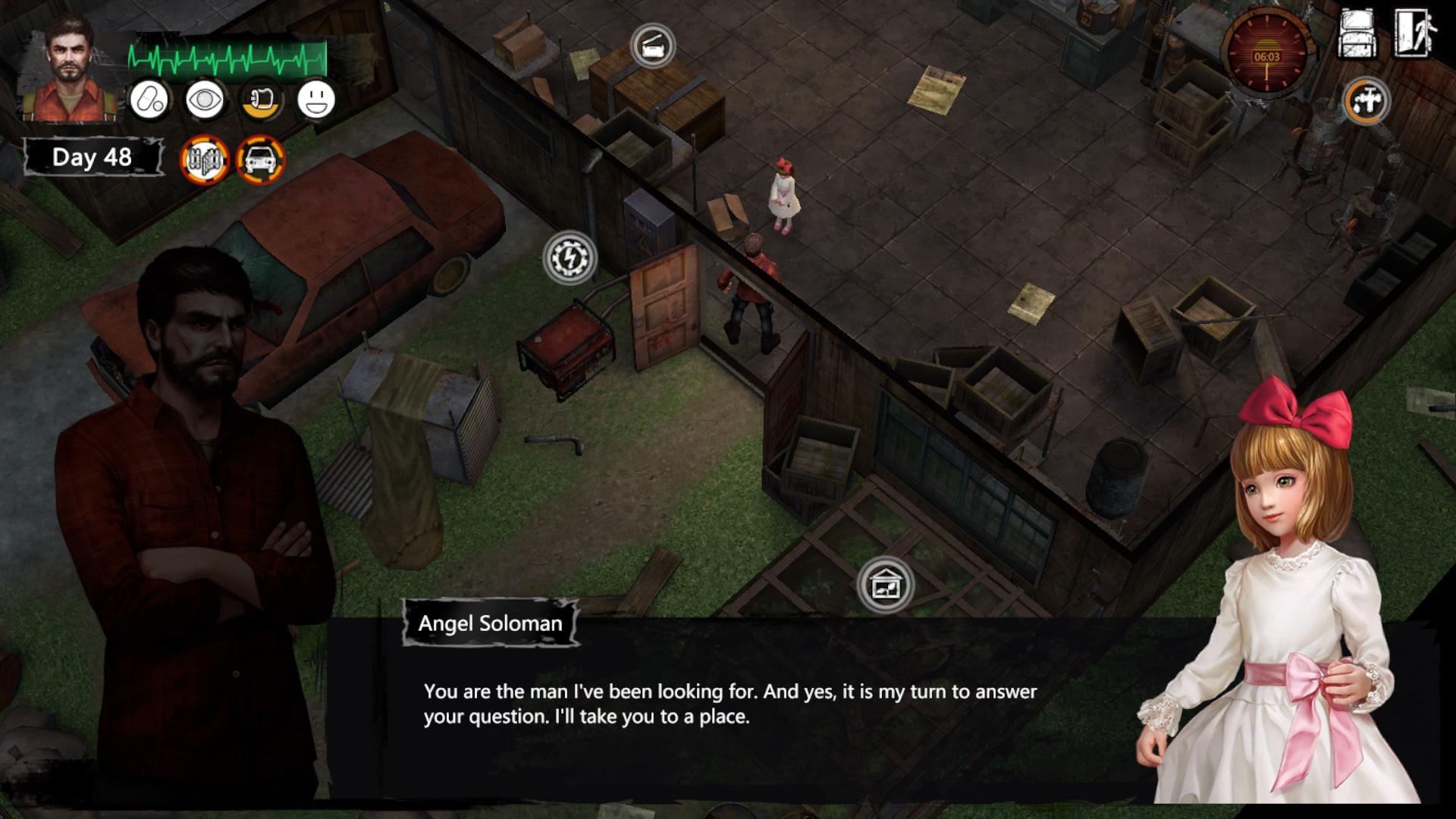1456x819 pixels.
Task: Continue Angel Soloman's dialogue text
Action: tap(730, 704)
